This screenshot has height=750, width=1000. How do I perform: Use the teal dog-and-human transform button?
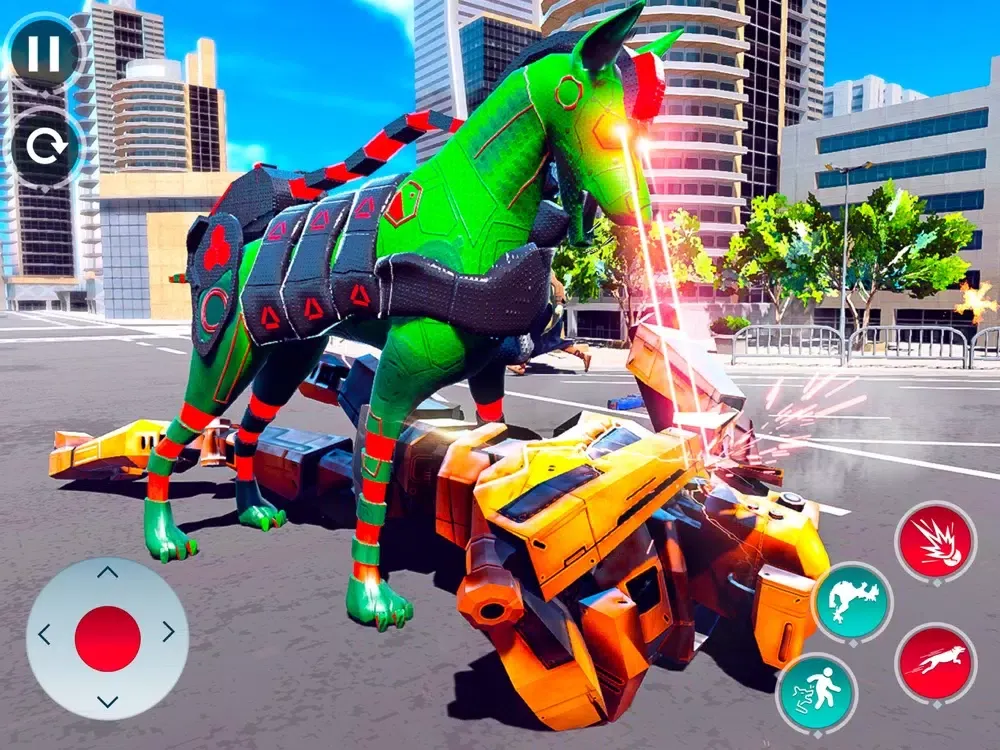click(816, 692)
